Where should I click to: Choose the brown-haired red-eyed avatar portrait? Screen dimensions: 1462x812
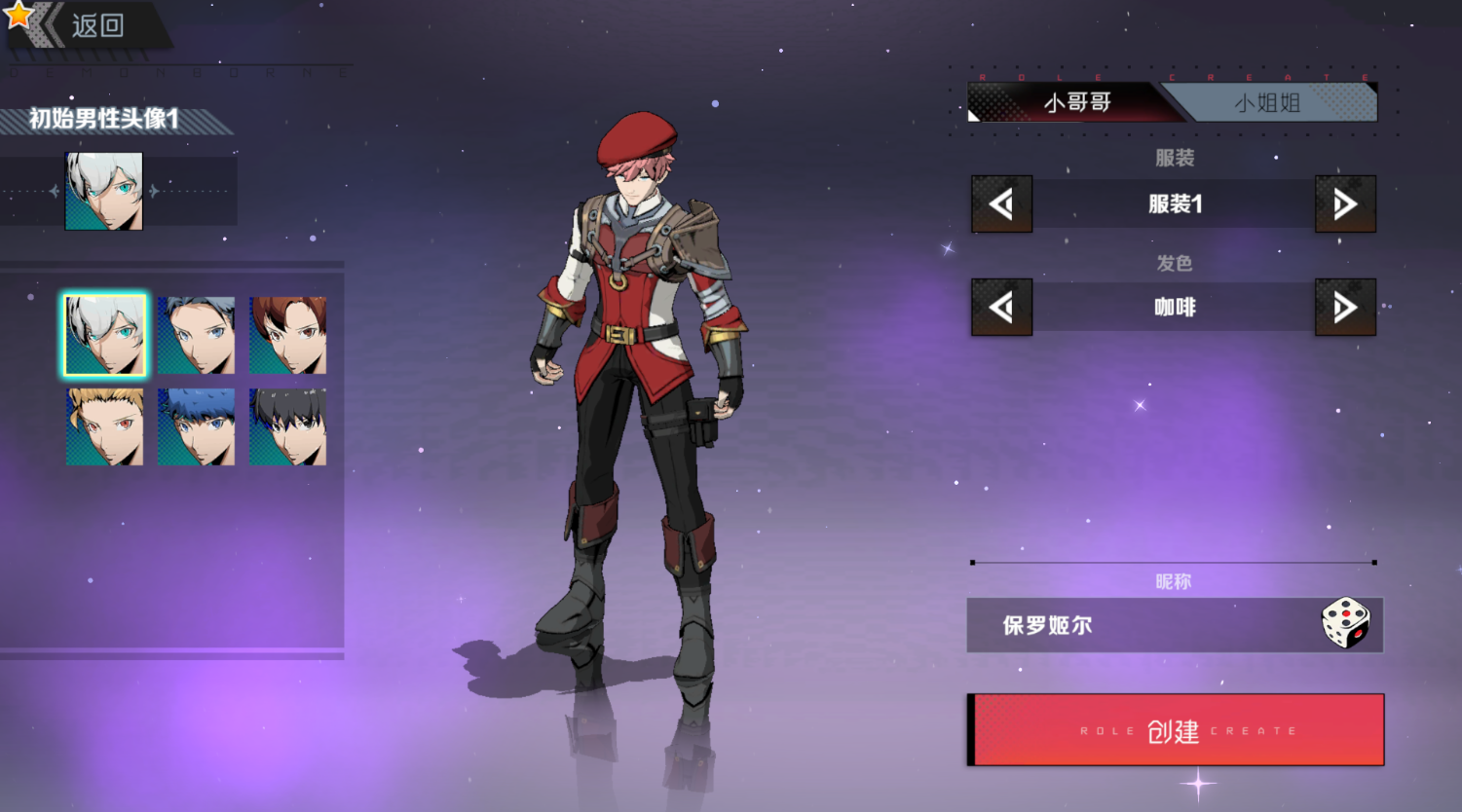(x=287, y=336)
